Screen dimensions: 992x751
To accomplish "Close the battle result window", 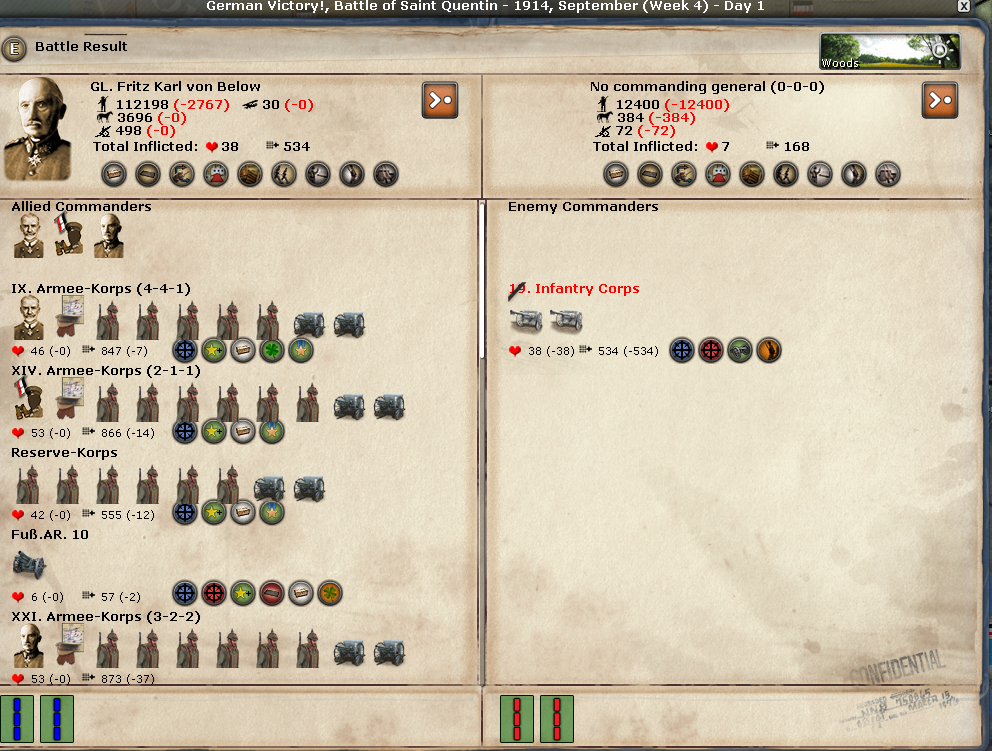I will (x=963, y=6).
